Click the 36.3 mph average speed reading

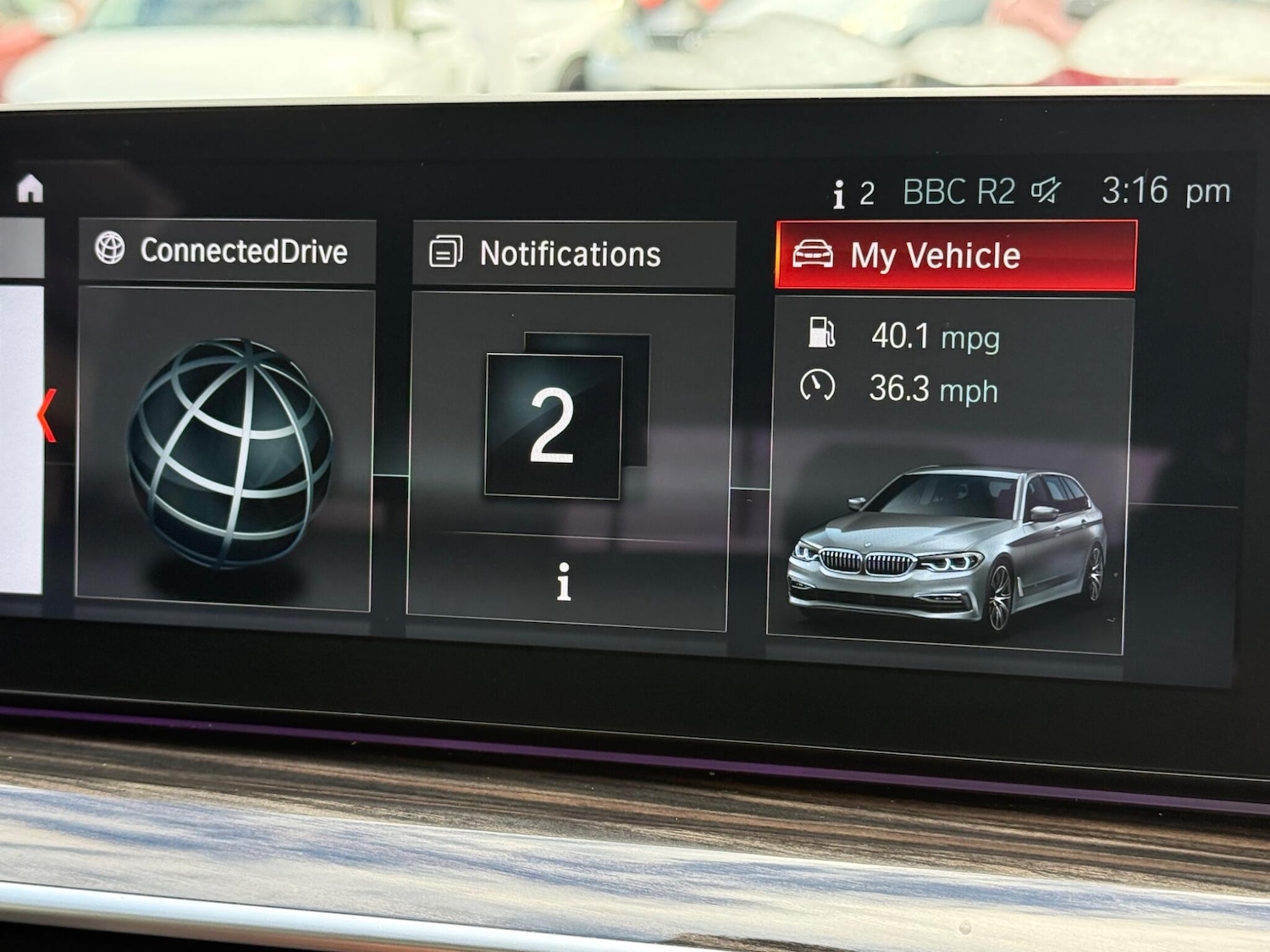tap(933, 390)
